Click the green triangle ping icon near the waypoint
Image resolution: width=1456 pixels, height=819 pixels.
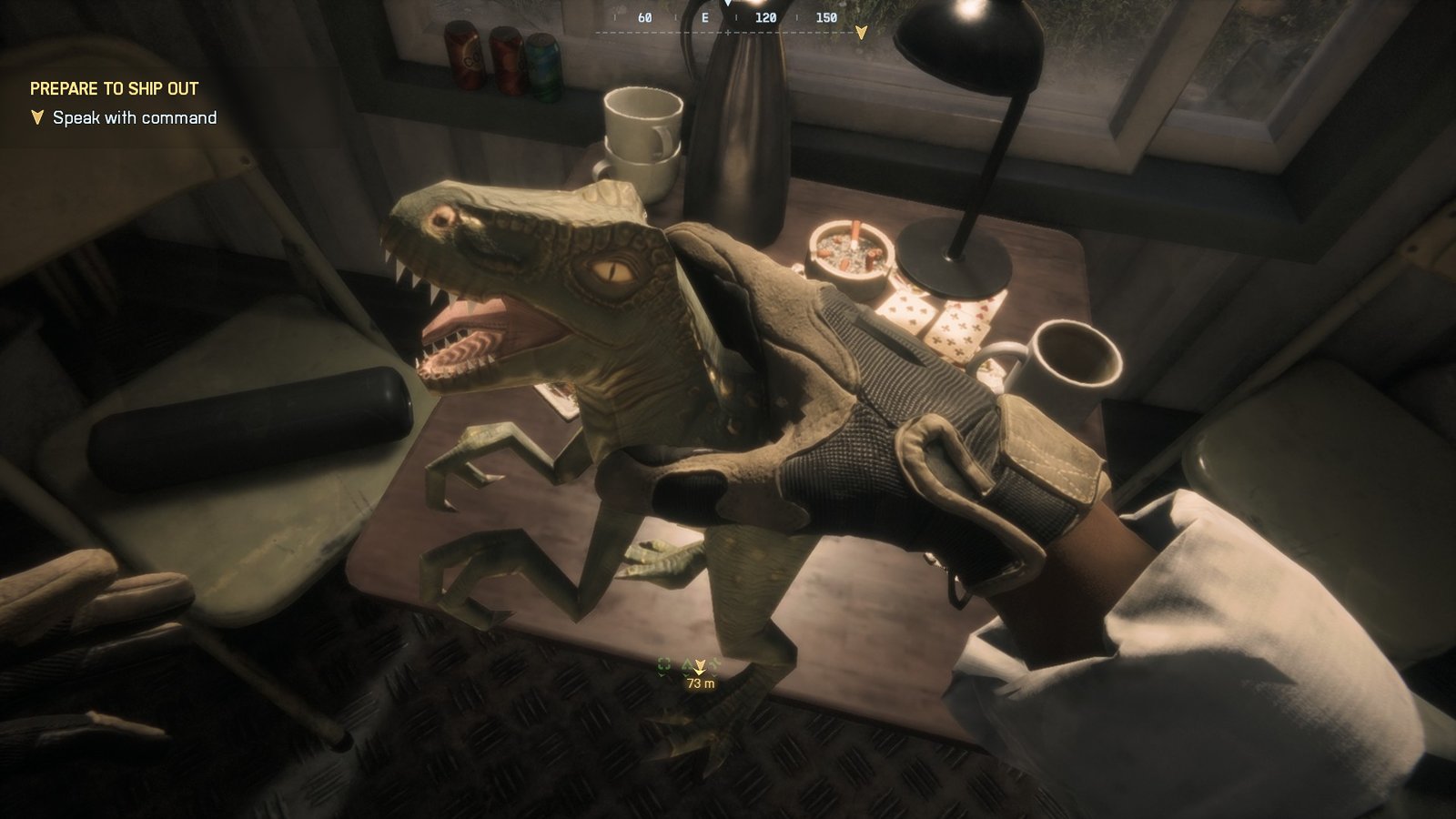(685, 663)
